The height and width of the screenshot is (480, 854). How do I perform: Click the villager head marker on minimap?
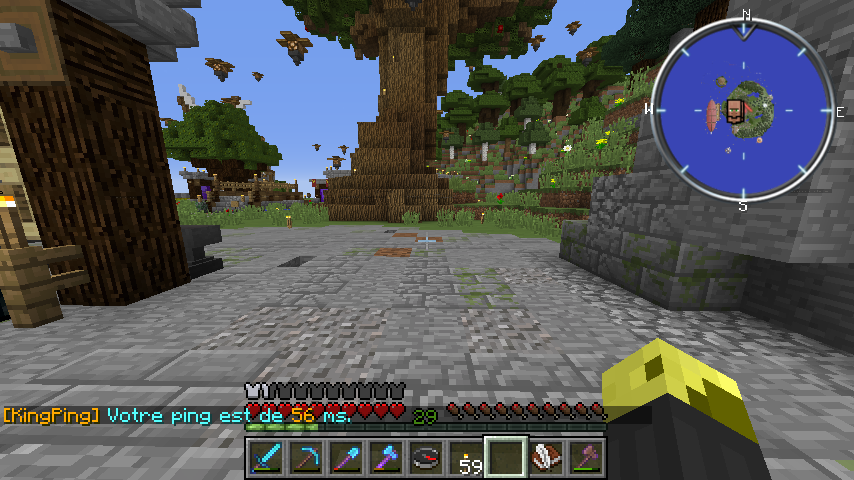pyautogui.click(x=735, y=110)
